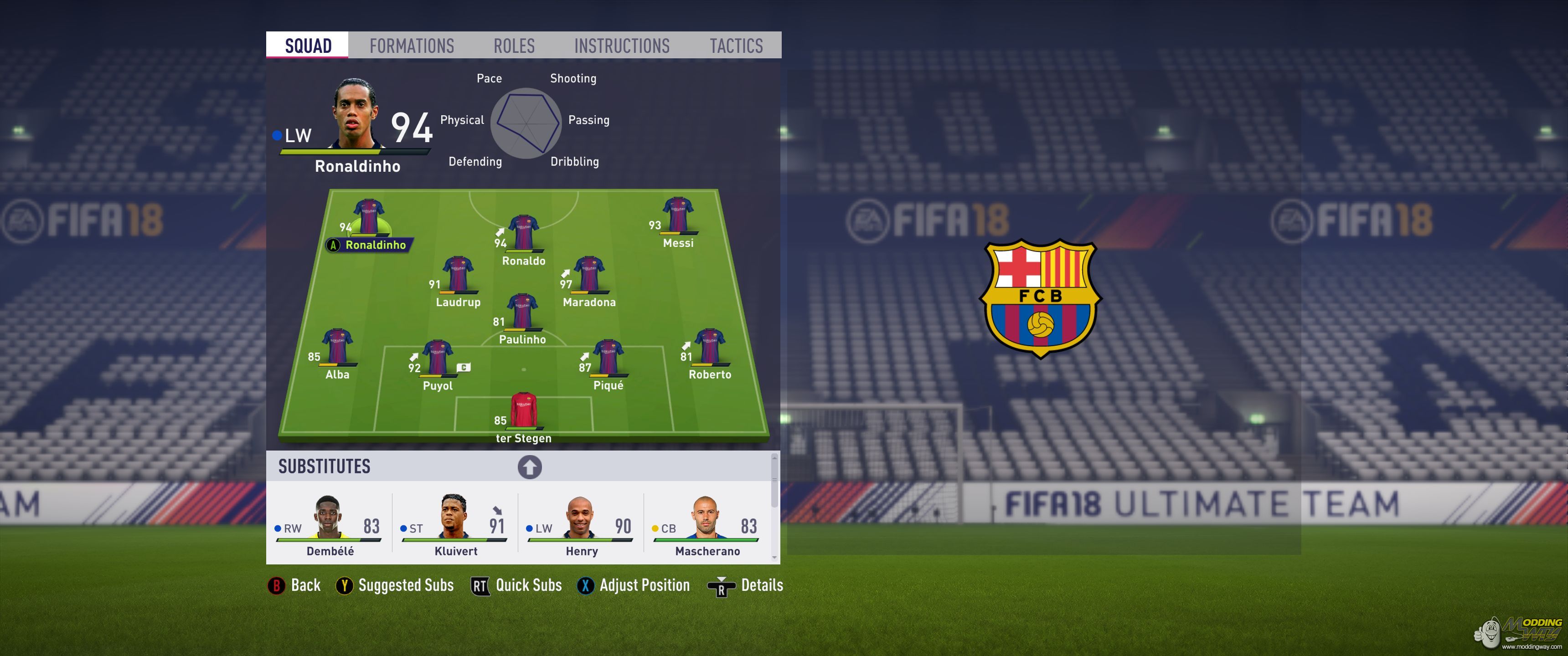This screenshot has width=1568, height=656.
Task: Select Laudrup in midfield
Action: pyautogui.click(x=458, y=274)
